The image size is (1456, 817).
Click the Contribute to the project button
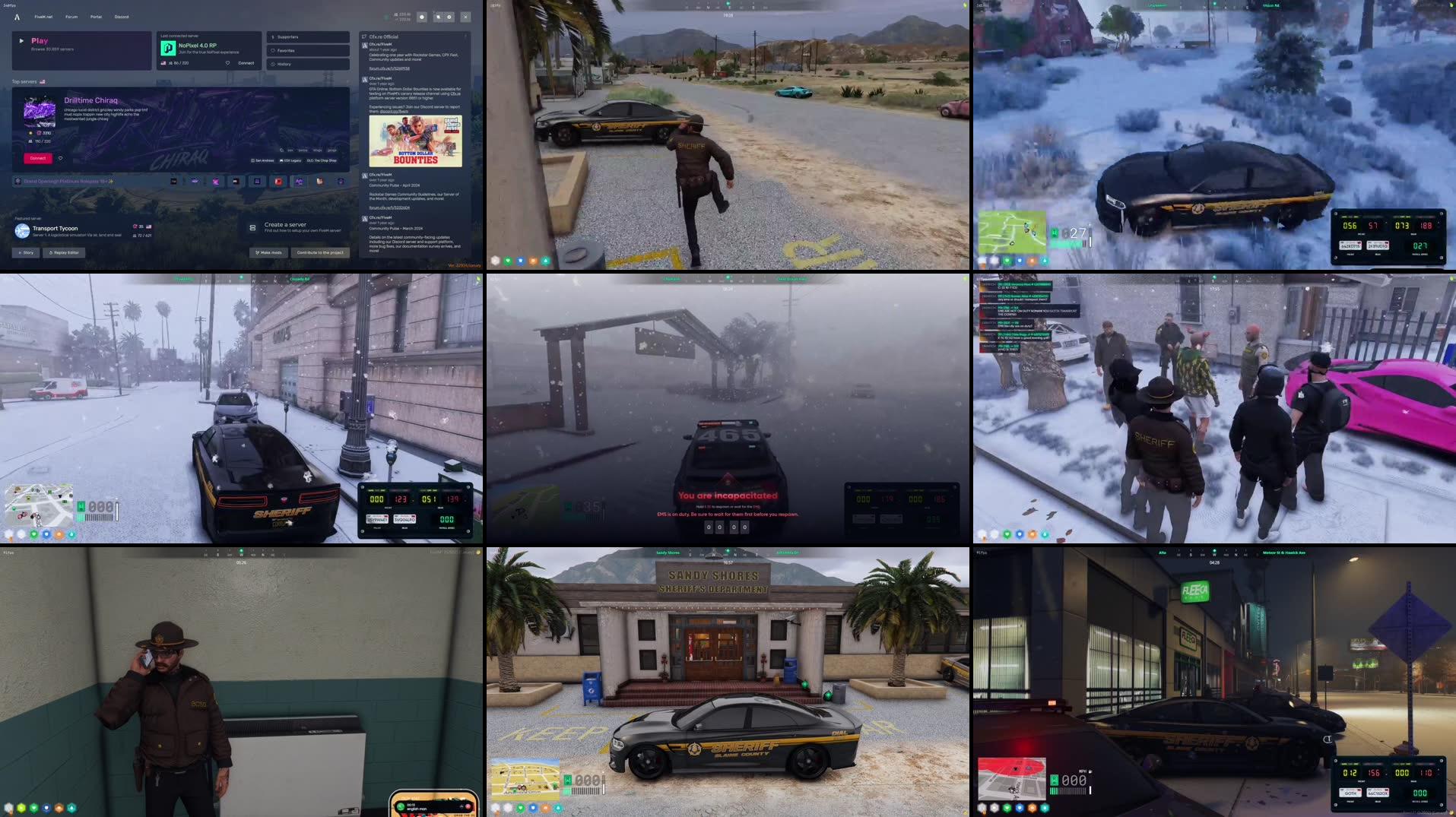coord(319,252)
